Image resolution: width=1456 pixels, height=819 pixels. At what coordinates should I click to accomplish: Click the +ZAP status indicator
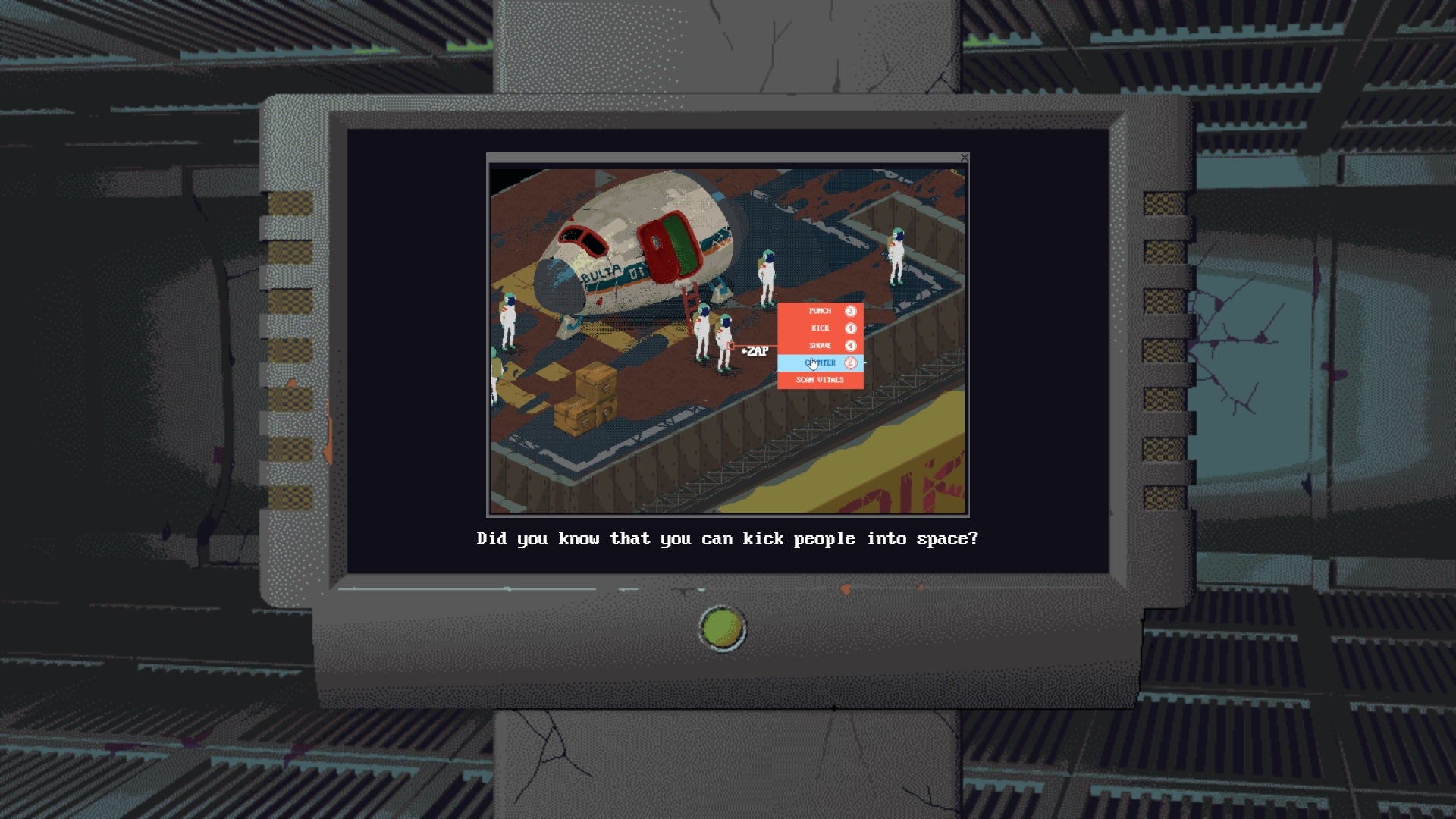pyautogui.click(x=753, y=350)
